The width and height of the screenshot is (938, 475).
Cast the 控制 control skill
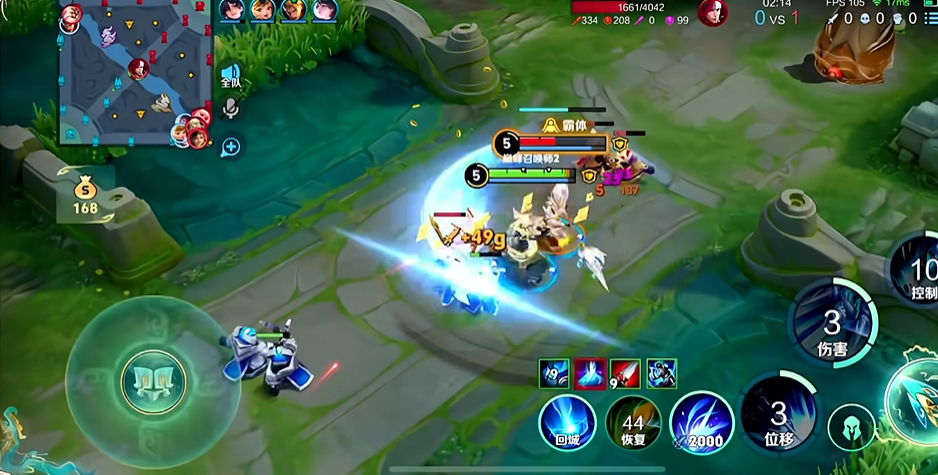[x=918, y=271]
